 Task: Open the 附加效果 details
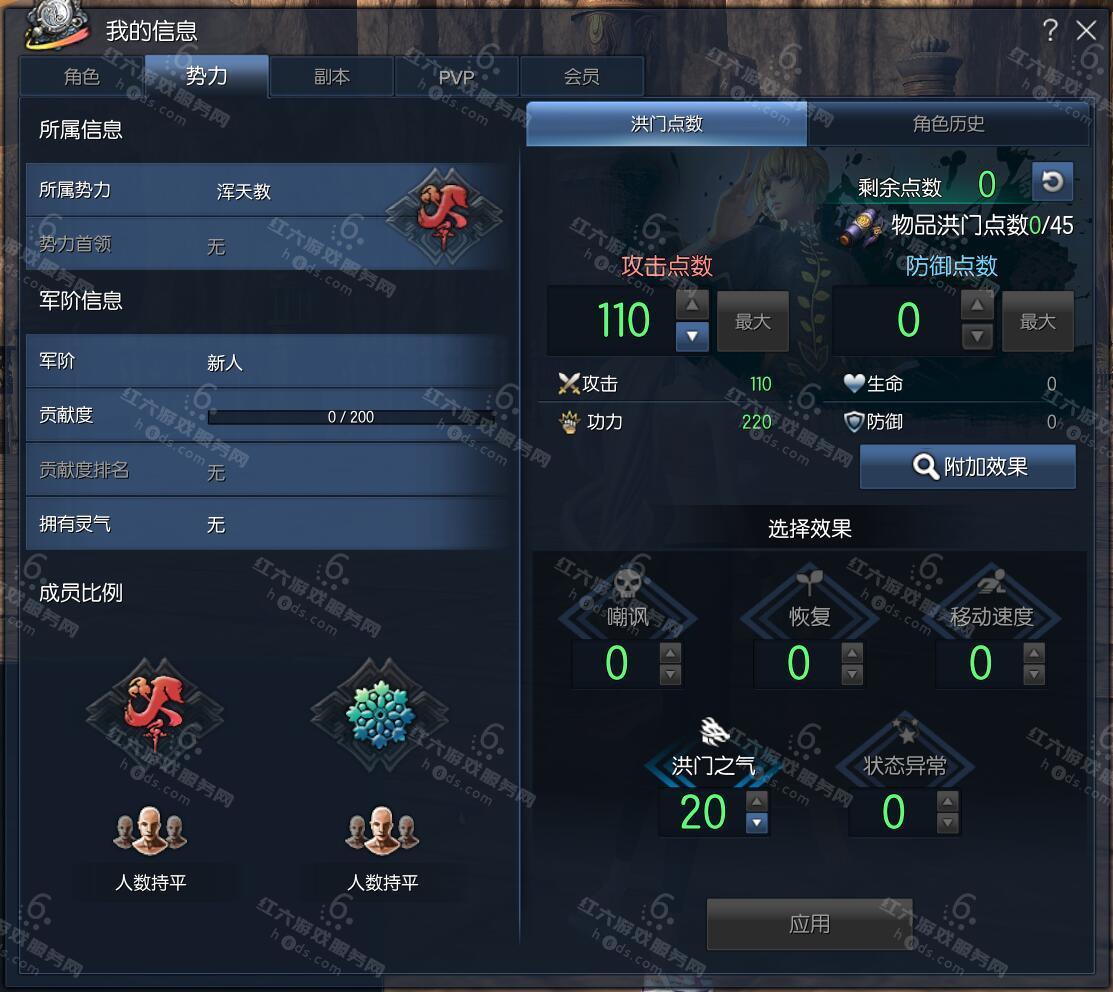point(968,467)
